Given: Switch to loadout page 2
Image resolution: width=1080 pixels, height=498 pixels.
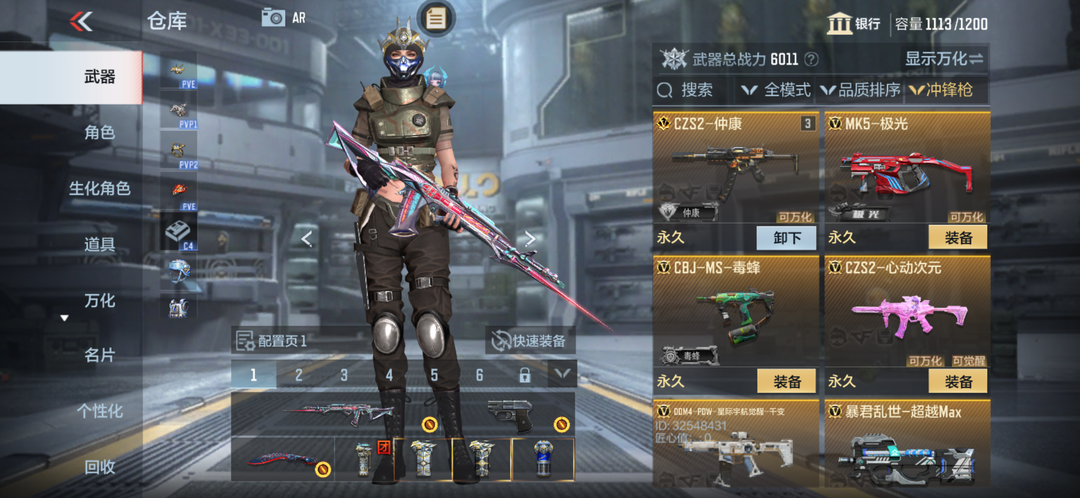Looking at the screenshot, I should pyautogui.click(x=298, y=375).
